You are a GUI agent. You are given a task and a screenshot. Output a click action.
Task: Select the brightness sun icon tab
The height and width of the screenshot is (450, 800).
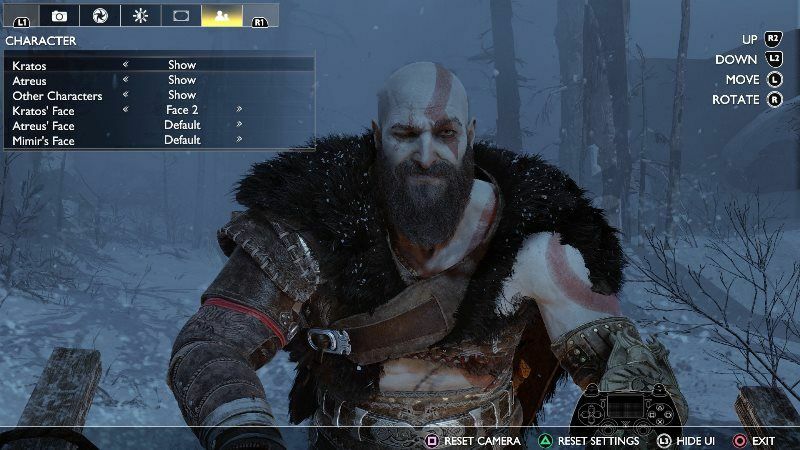(x=140, y=15)
